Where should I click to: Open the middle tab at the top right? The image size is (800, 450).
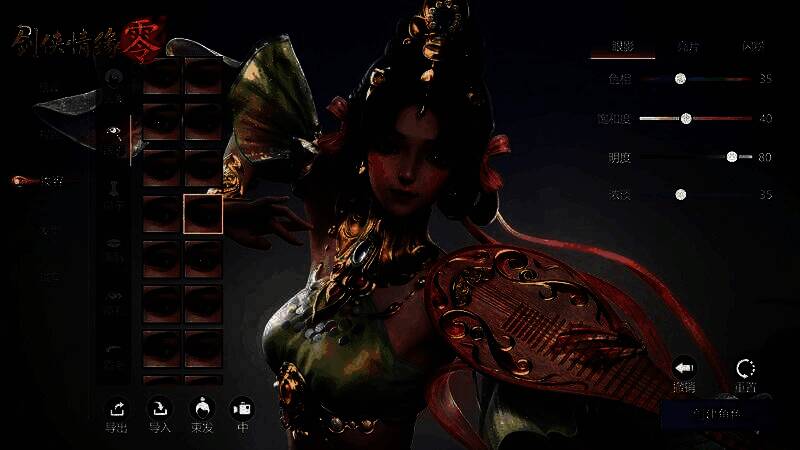pyautogui.click(x=688, y=47)
